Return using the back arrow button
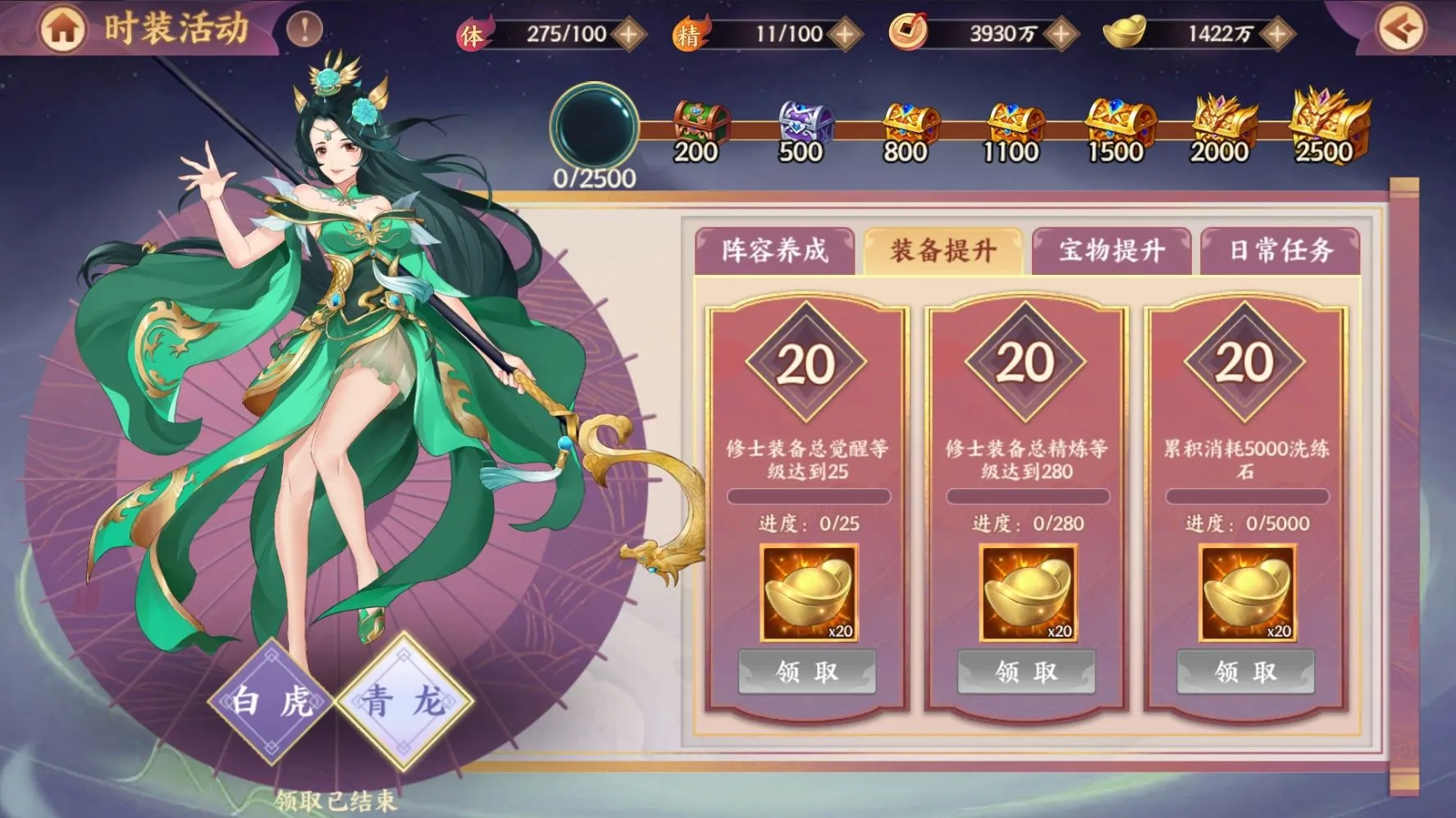 (1400, 30)
